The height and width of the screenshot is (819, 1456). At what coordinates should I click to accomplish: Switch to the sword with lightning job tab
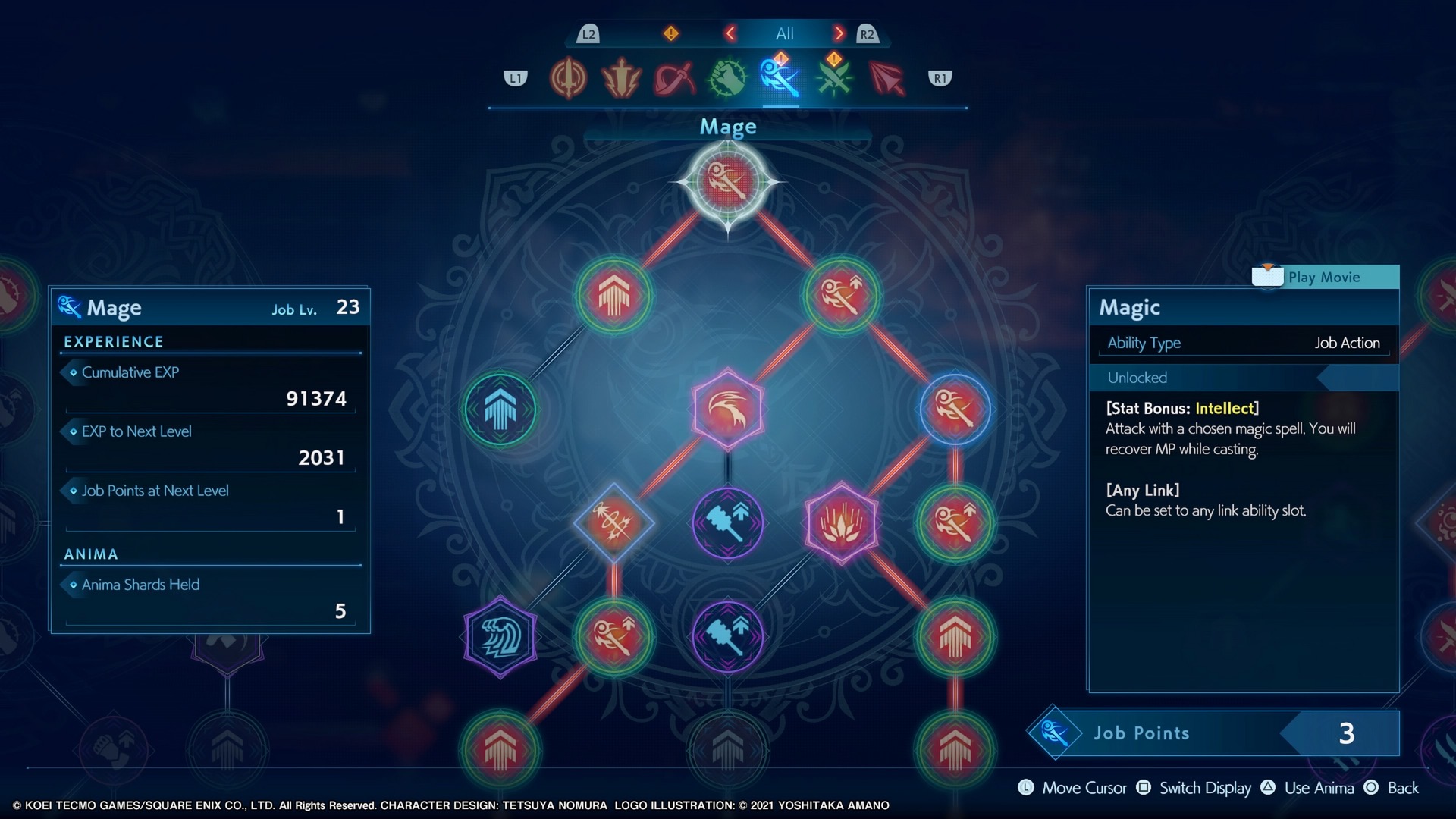tap(620, 78)
